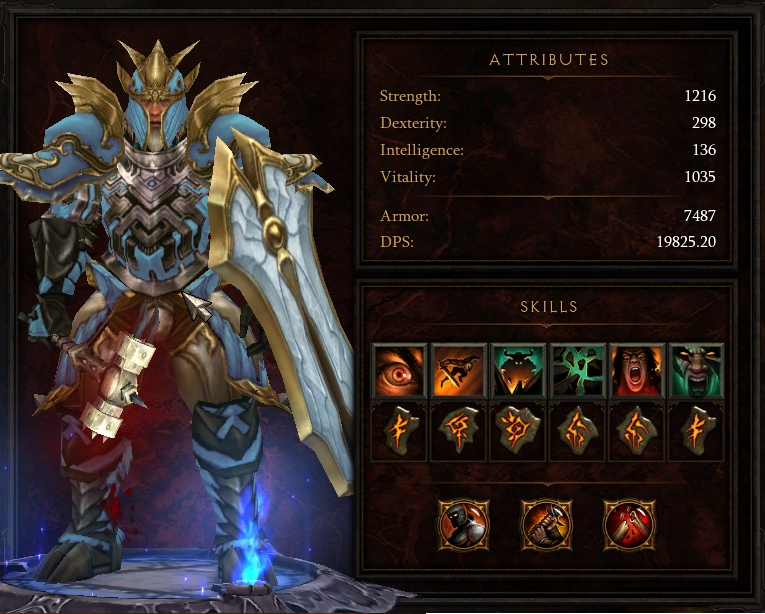View the armored warrior passive skill
The image size is (765, 614).
pyautogui.click(x=464, y=522)
